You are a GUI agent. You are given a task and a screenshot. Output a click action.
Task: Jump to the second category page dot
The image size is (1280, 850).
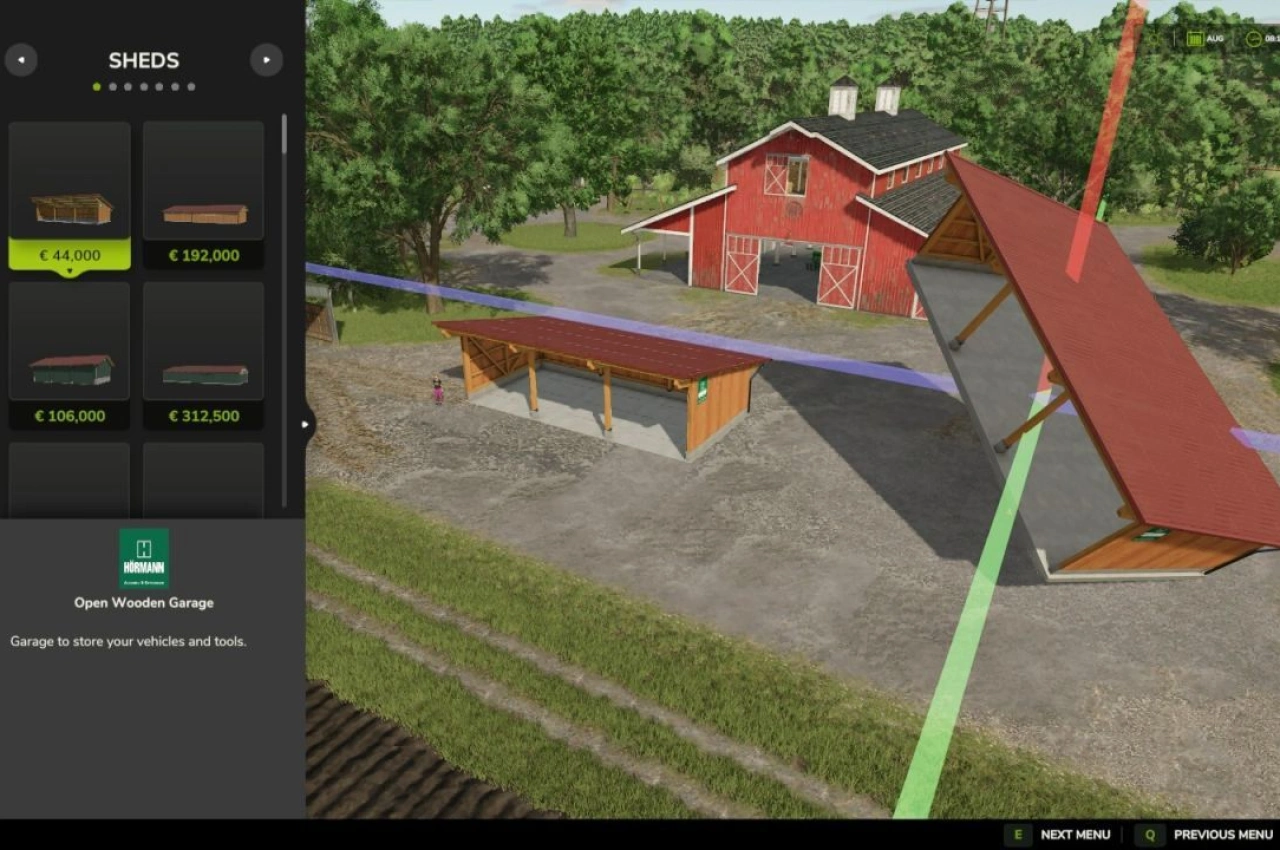(111, 86)
